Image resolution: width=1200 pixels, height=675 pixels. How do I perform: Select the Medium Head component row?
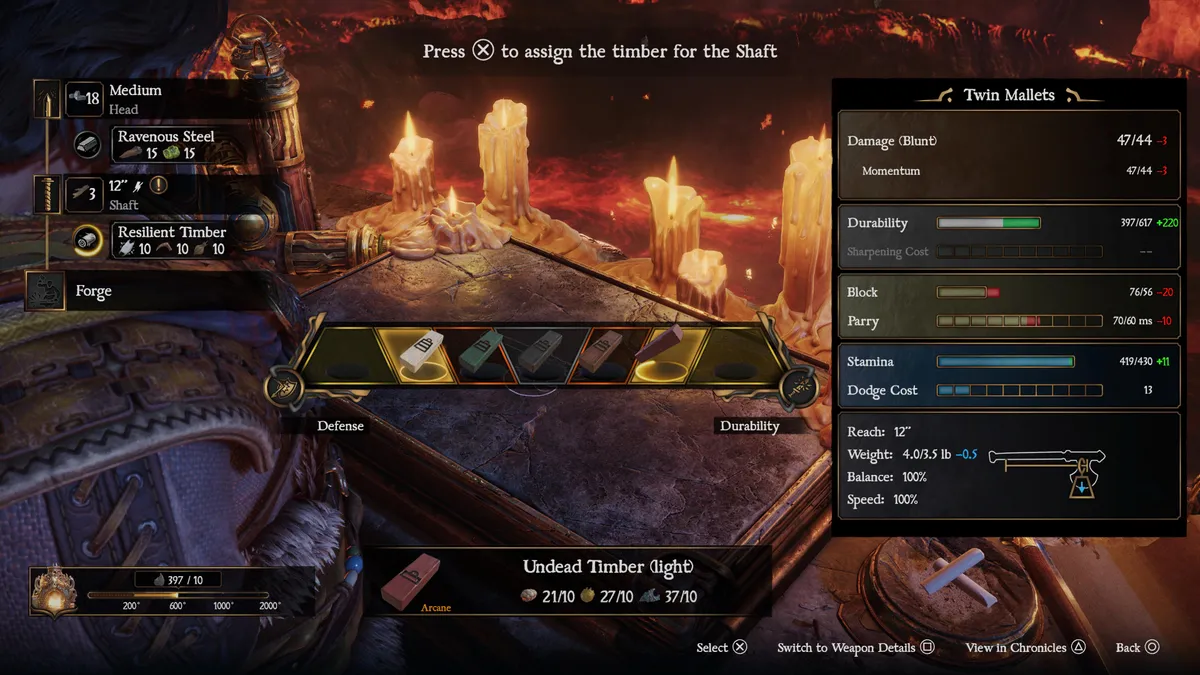point(134,98)
